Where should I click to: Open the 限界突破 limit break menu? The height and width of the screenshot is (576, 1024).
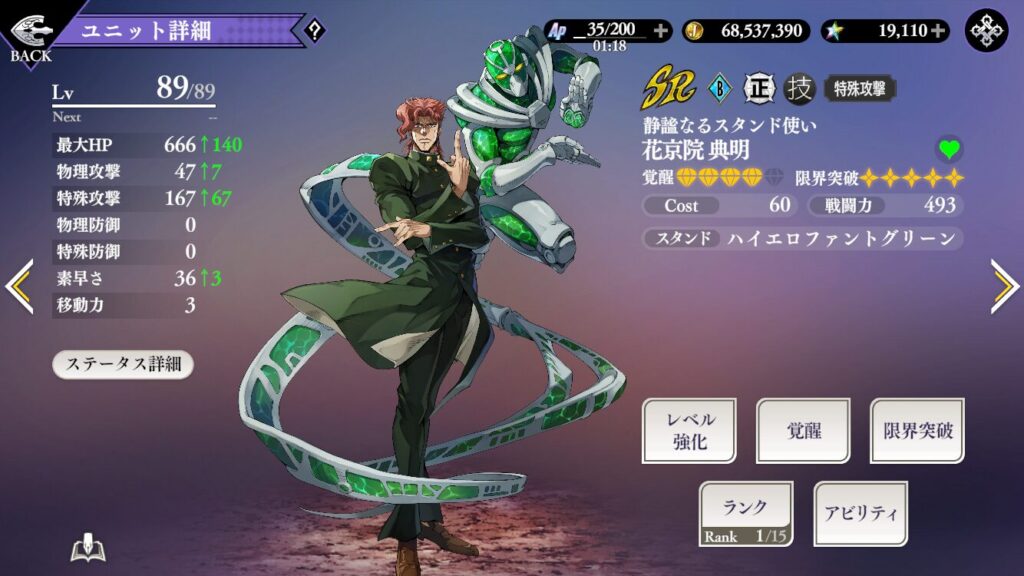(917, 430)
